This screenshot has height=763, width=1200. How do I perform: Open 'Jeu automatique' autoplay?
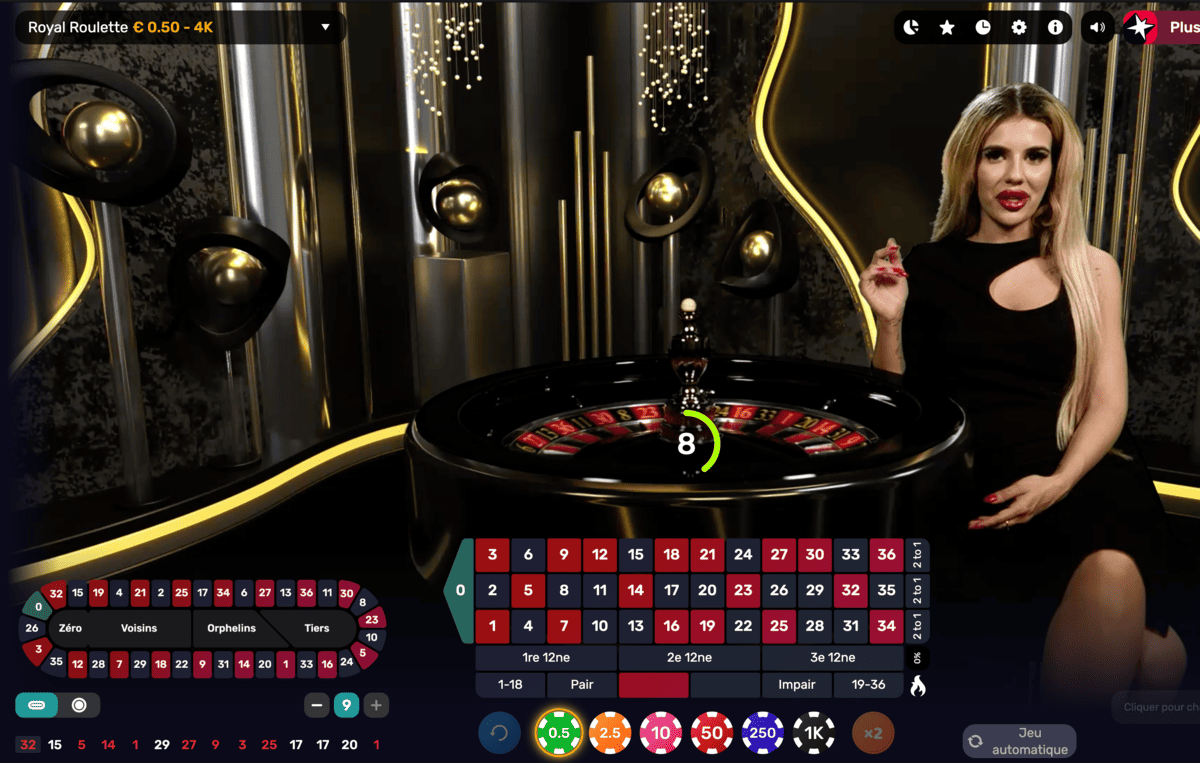[1020, 741]
